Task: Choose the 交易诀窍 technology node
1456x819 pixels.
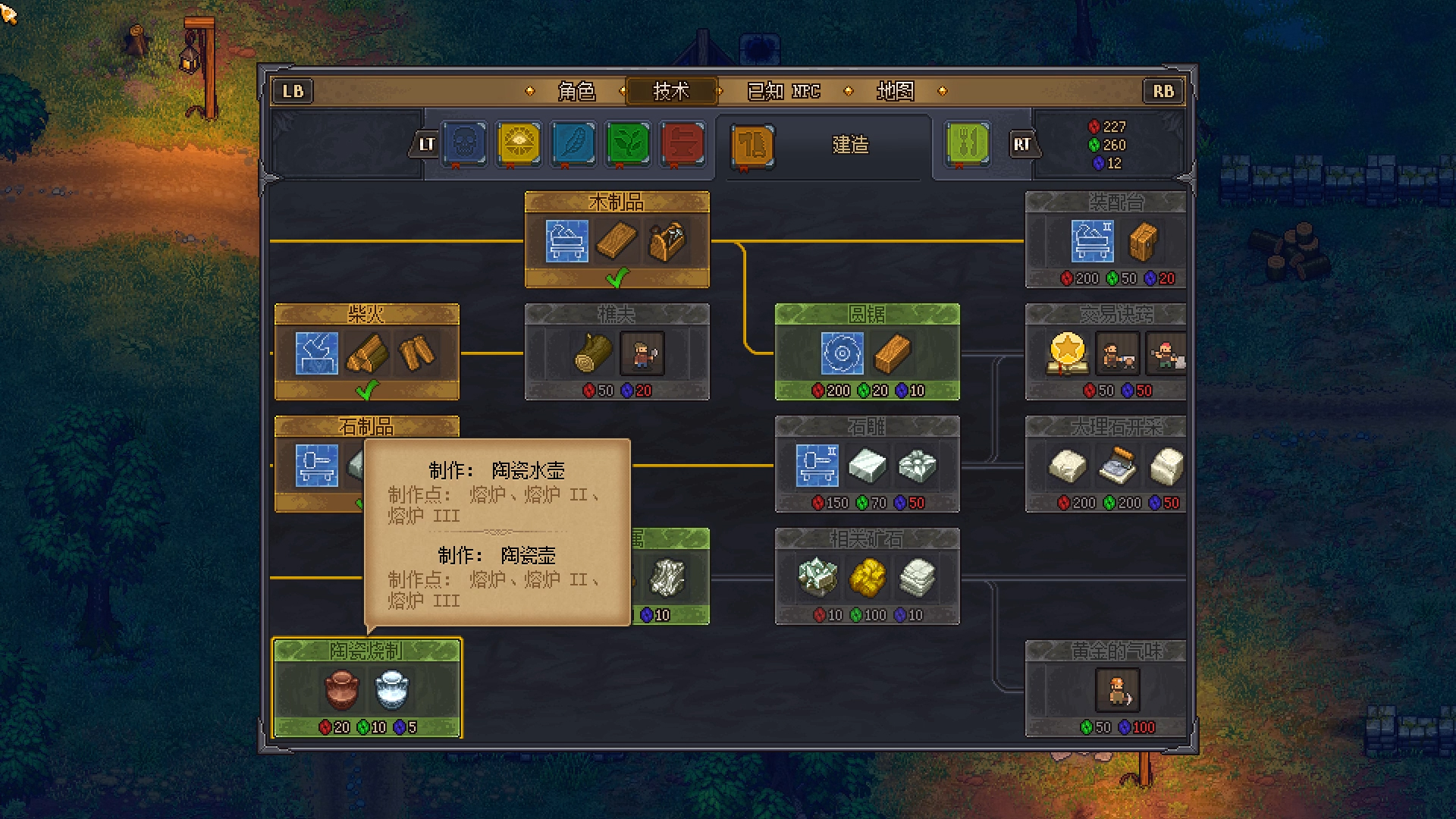Action: (1105, 352)
